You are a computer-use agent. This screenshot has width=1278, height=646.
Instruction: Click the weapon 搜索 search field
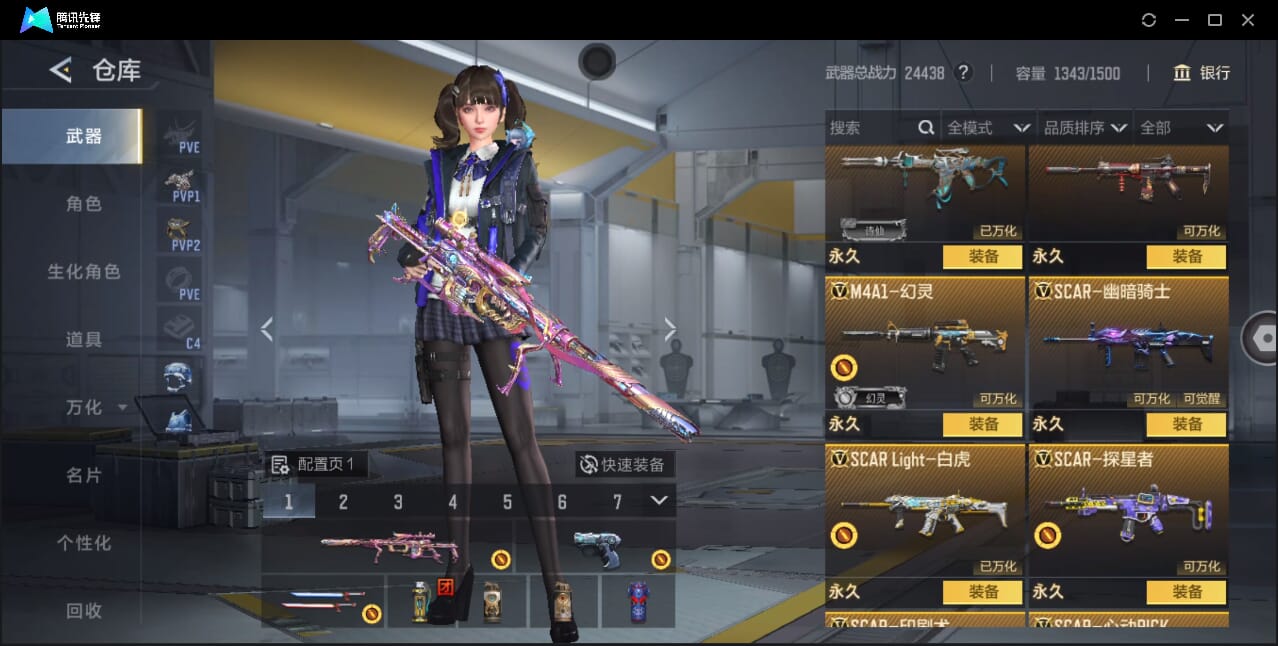click(868, 128)
